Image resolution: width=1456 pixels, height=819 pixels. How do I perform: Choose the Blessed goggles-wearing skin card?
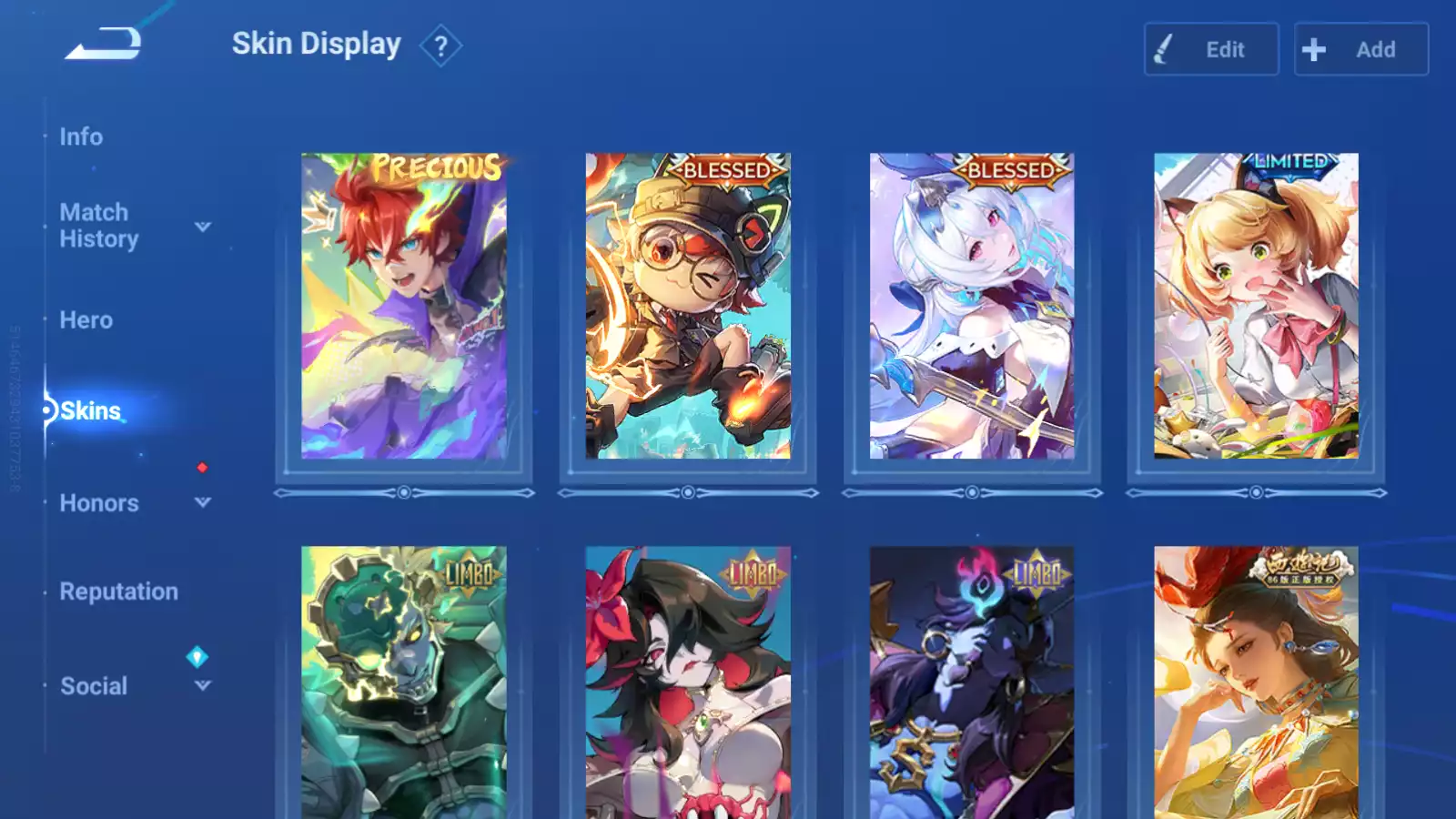(x=688, y=306)
